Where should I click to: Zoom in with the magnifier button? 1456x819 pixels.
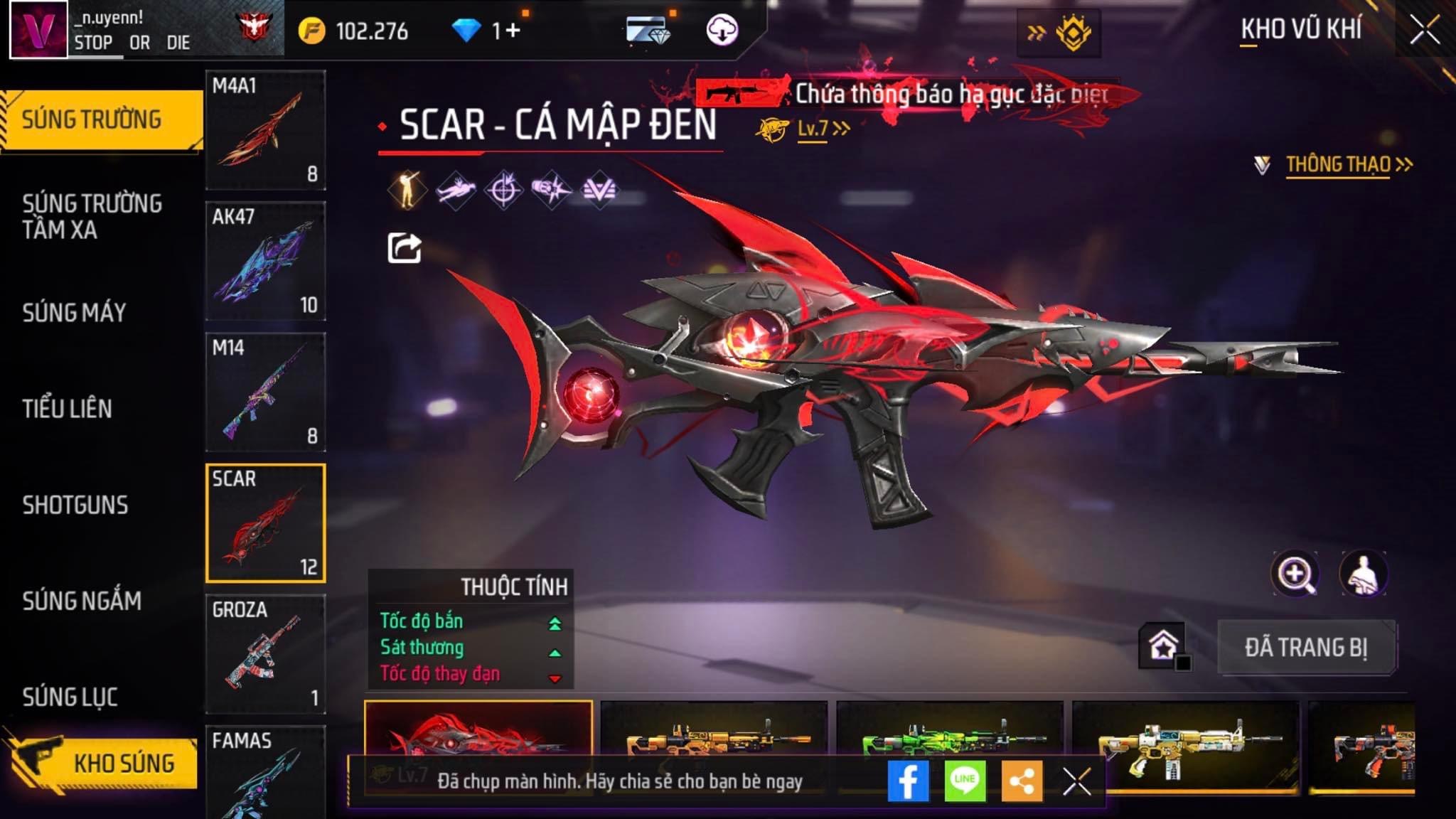coord(1295,574)
